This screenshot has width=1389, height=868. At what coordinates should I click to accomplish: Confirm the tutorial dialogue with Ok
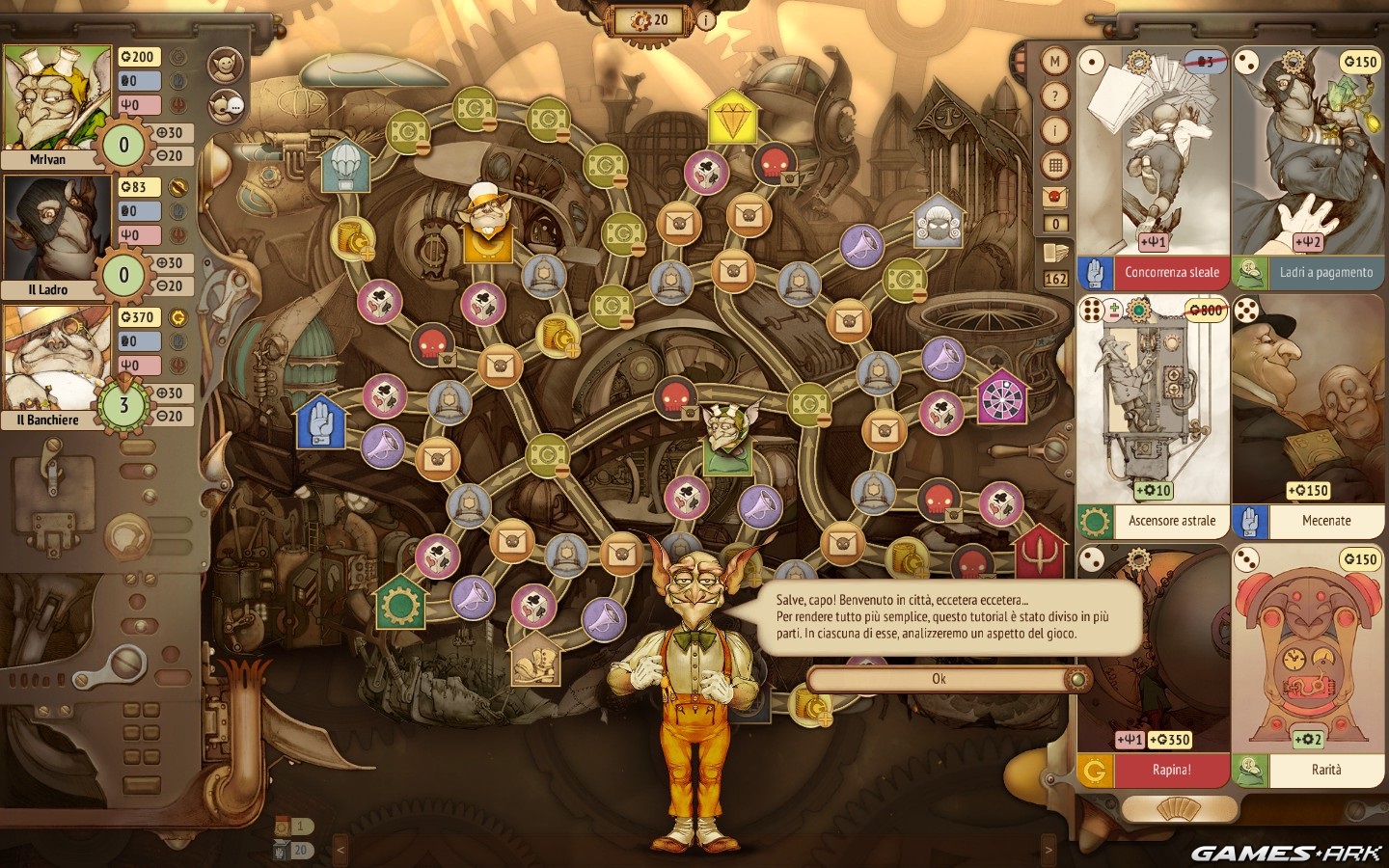coord(939,679)
